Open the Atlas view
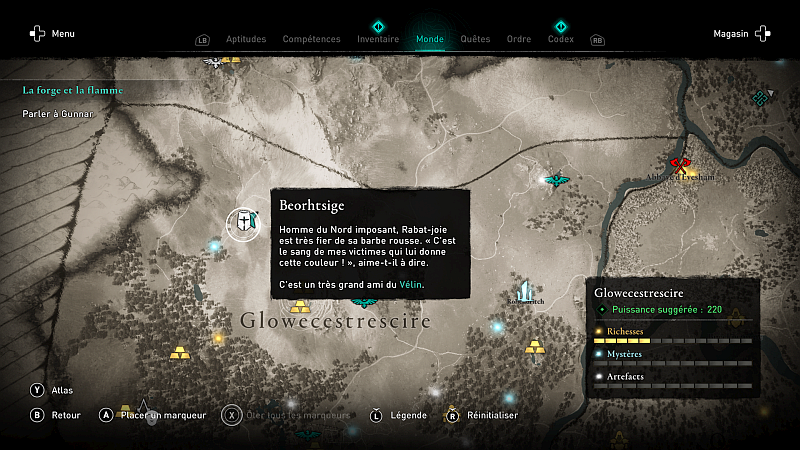The height and width of the screenshot is (450, 800). [x=54, y=390]
